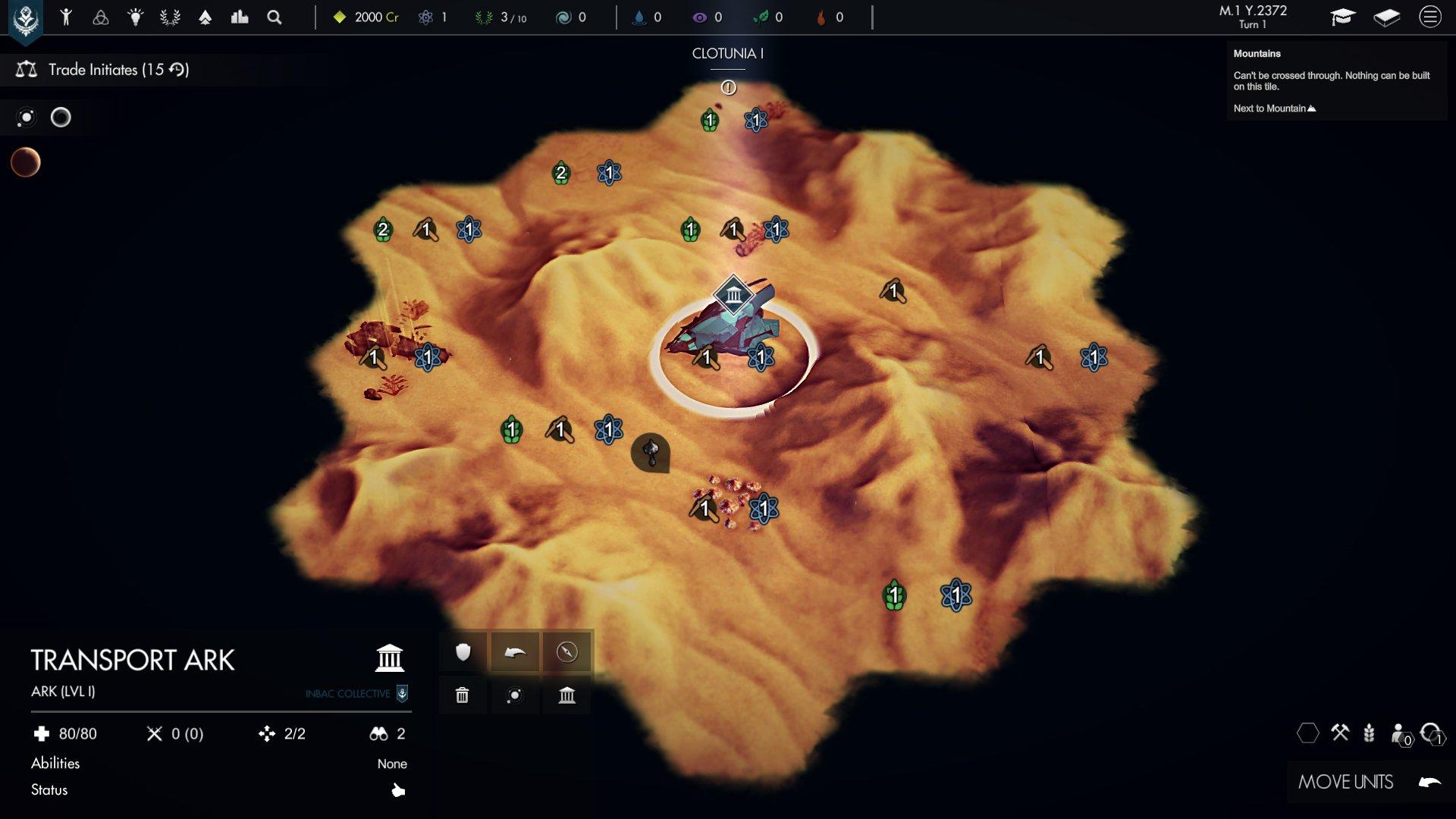This screenshot has height=819, width=1456.
Task: Click the 80/80 health indicator
Action: coord(72,733)
